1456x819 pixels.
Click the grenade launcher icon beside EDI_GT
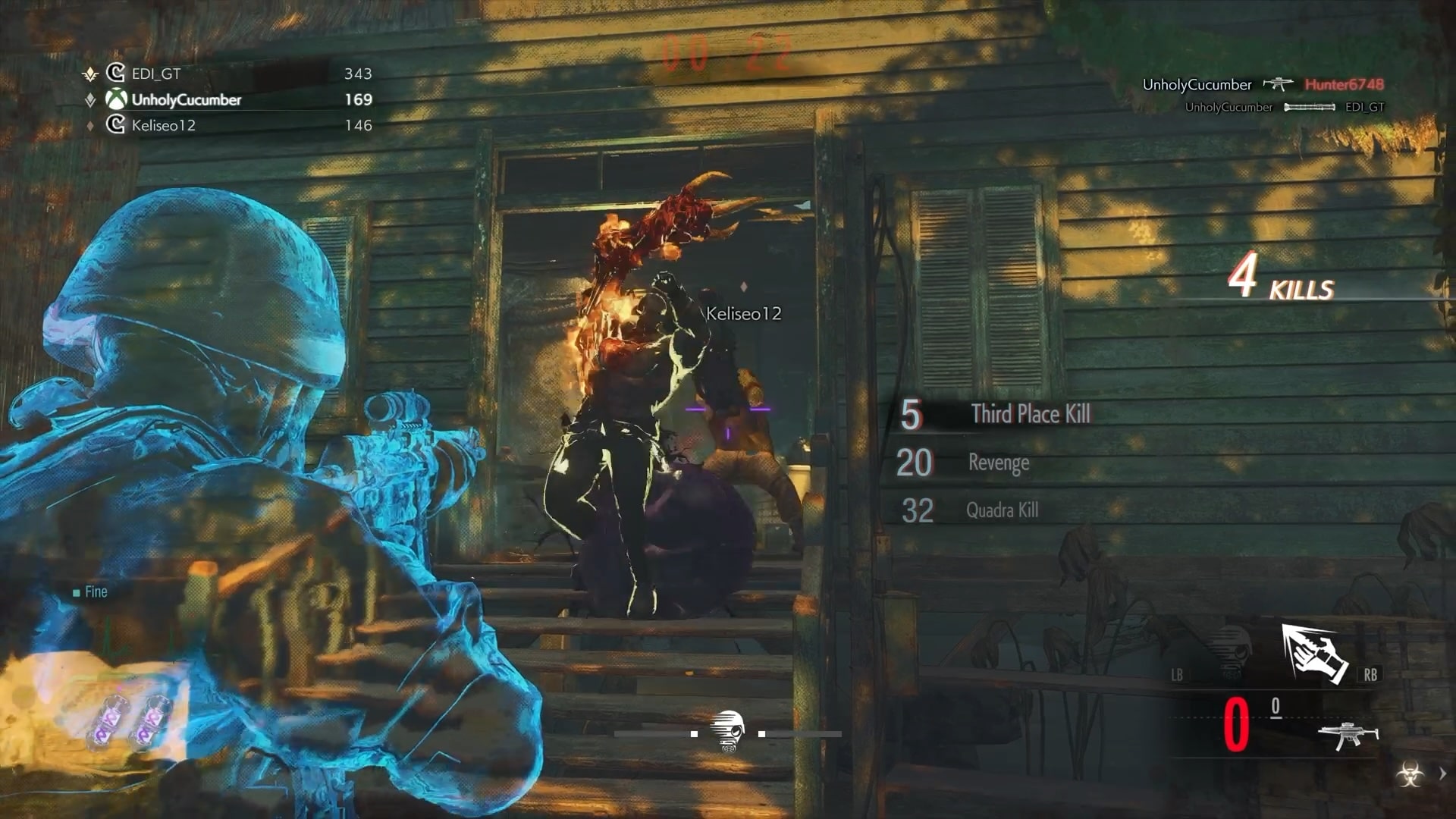coord(1308,107)
